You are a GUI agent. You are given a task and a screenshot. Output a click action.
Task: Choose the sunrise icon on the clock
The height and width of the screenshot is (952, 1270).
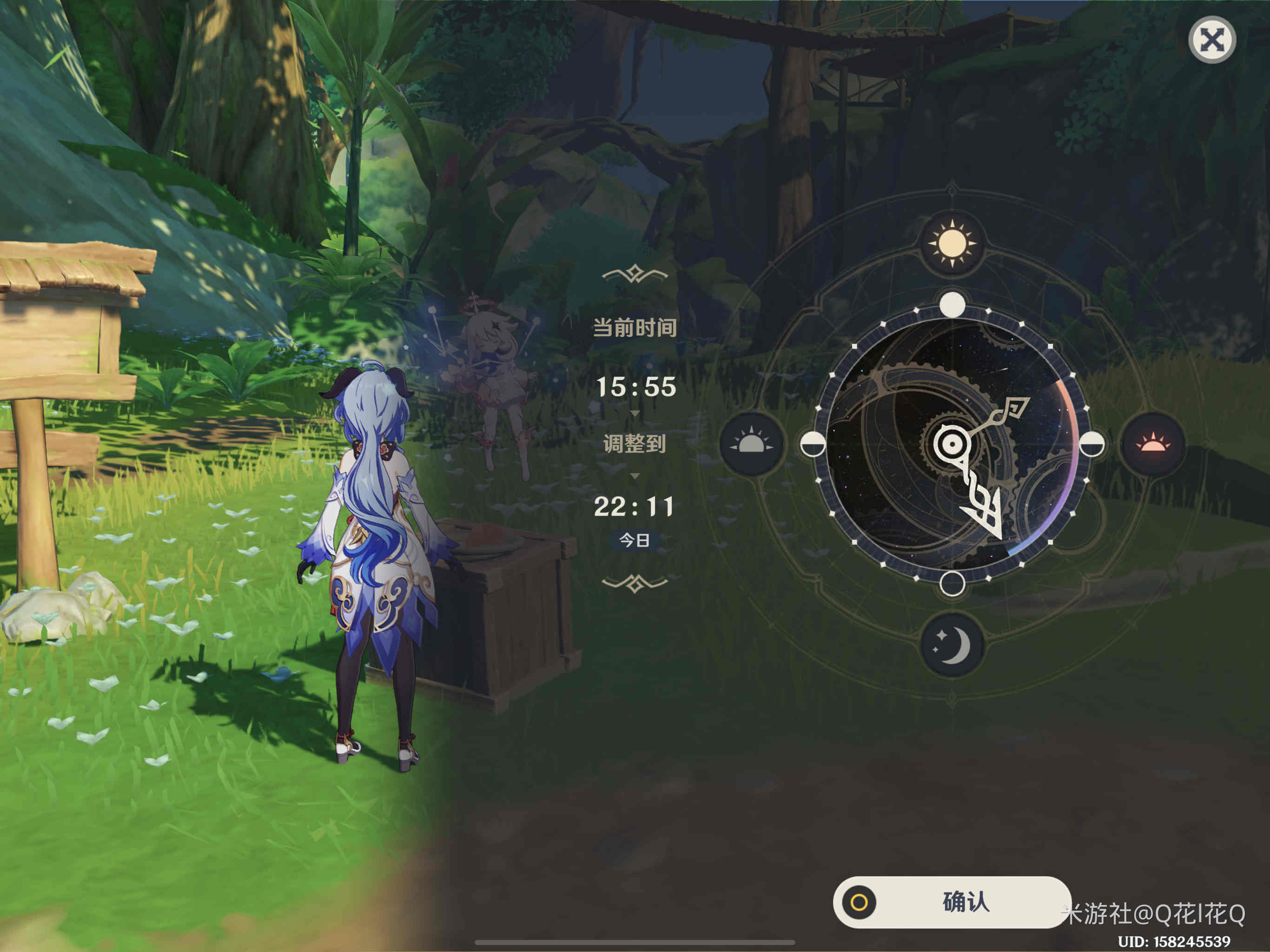point(752,444)
